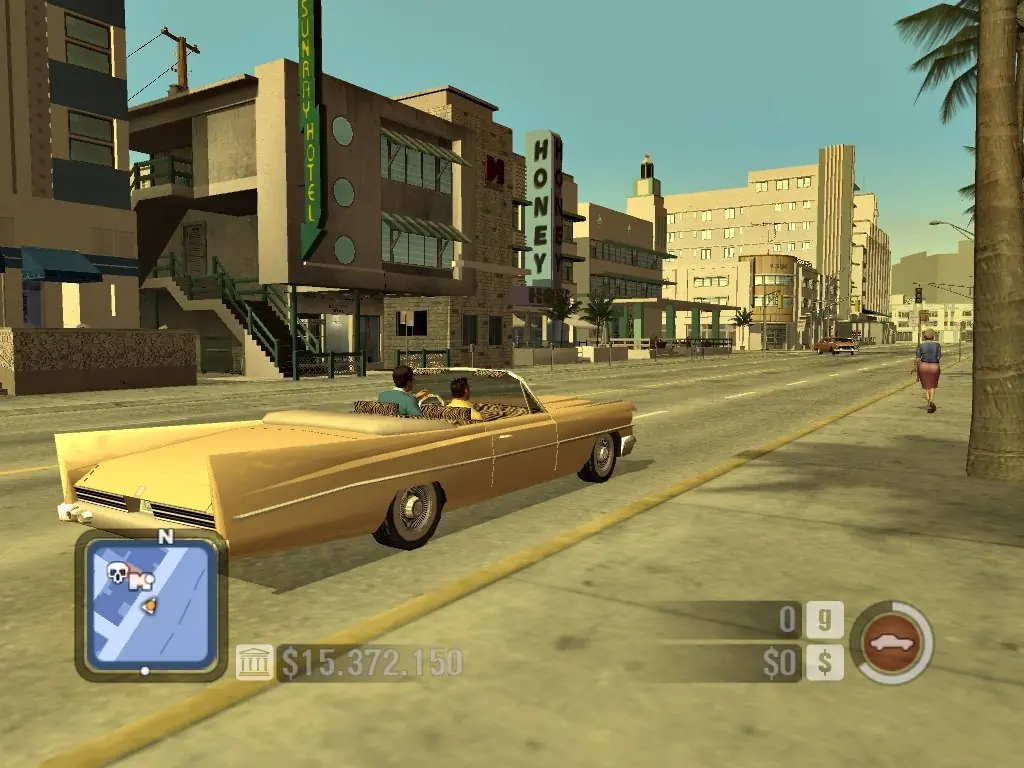Click the small 'g' icon
The width and height of the screenshot is (1024, 768).
point(825,620)
